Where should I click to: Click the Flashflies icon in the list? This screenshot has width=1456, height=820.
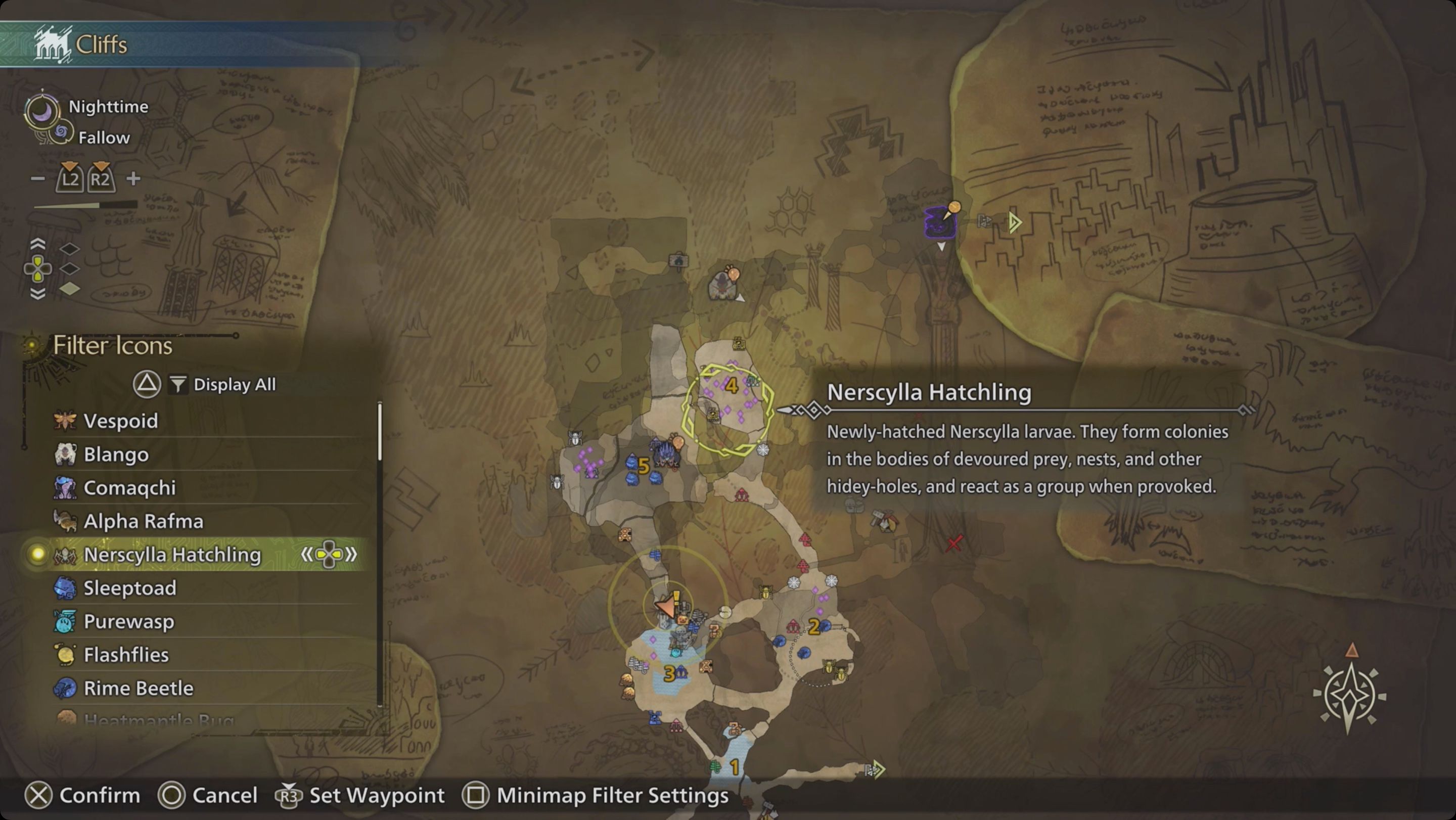click(x=66, y=654)
